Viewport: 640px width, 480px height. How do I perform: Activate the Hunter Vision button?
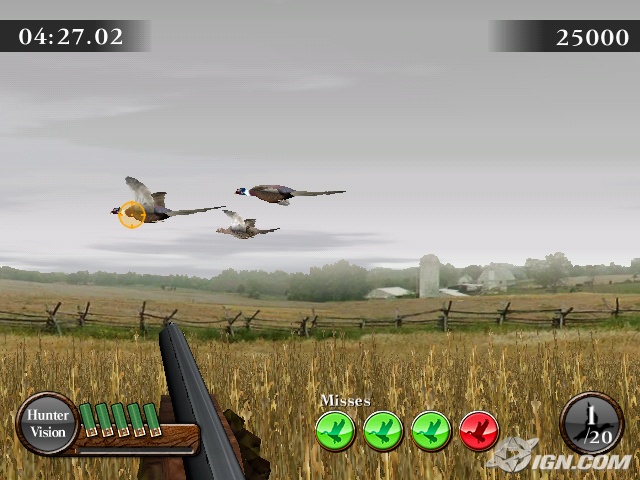tap(47, 423)
